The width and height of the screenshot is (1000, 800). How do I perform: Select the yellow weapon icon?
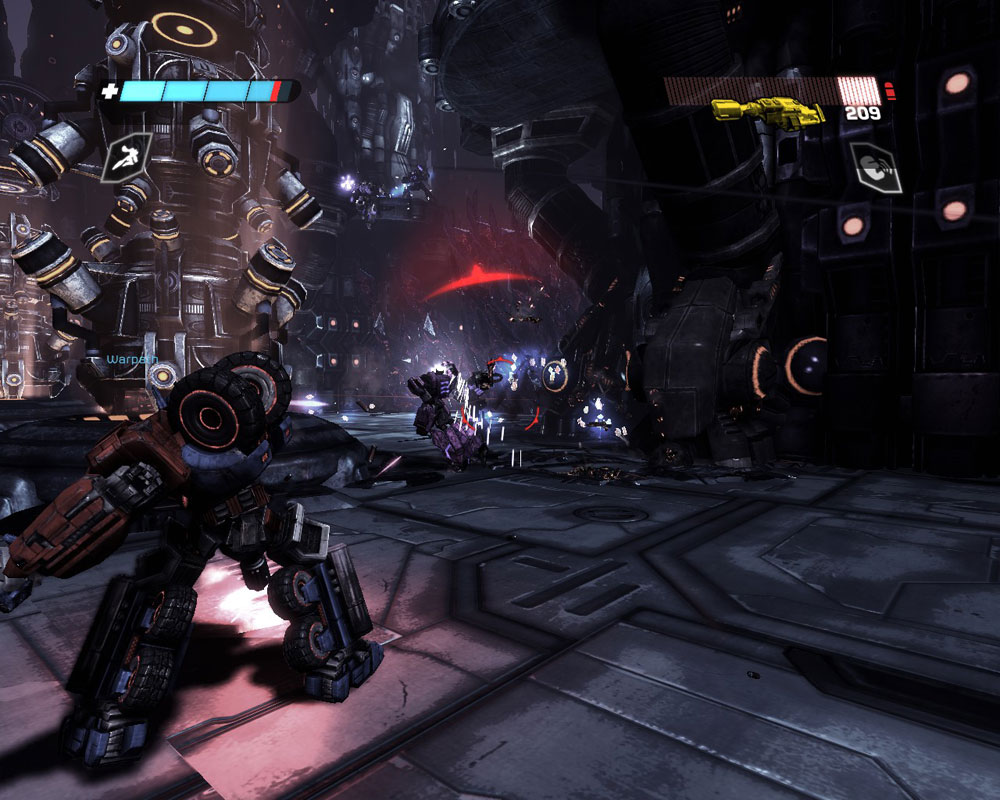(767, 110)
